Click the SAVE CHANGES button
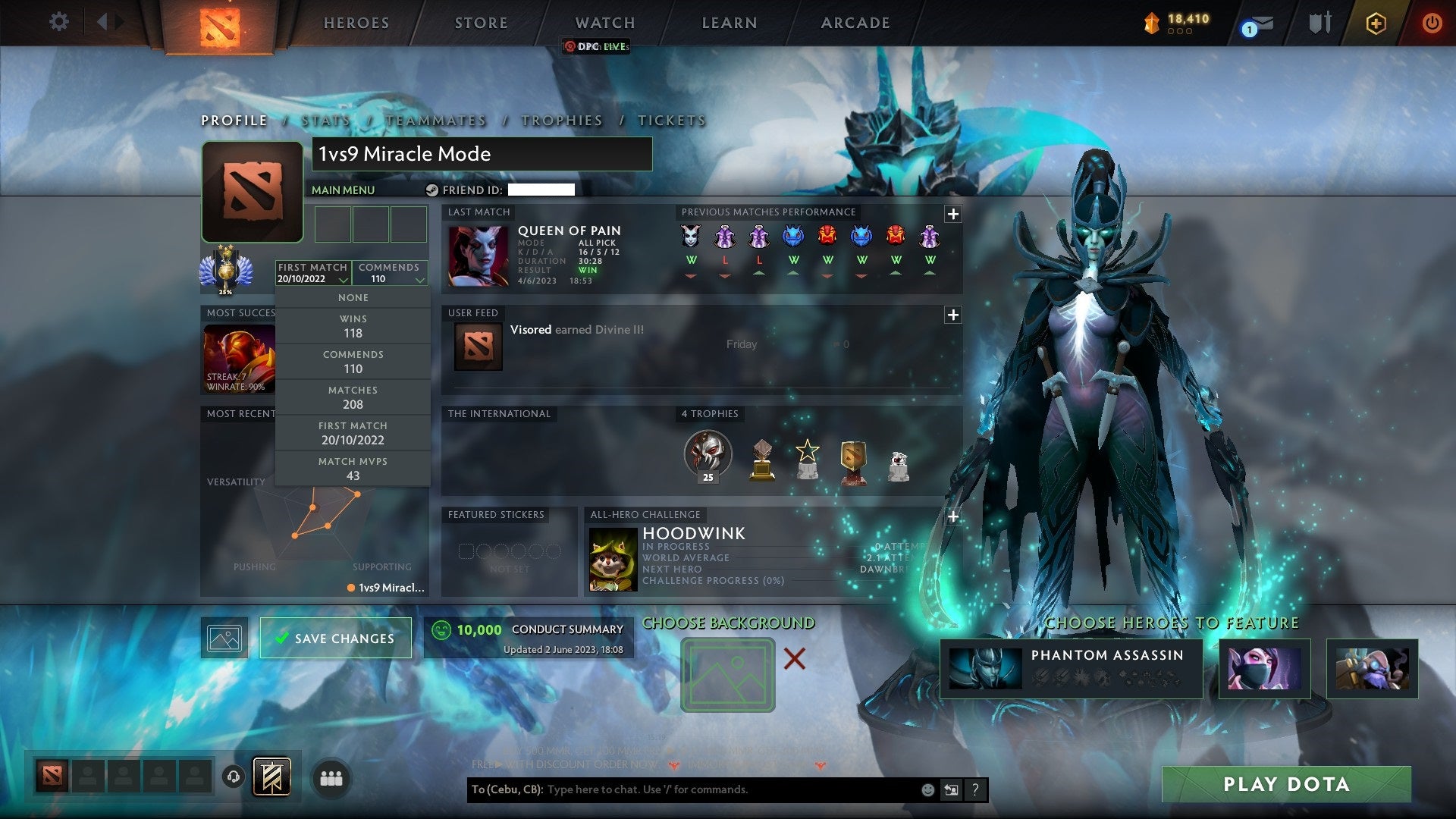1456x819 pixels. 336,638
